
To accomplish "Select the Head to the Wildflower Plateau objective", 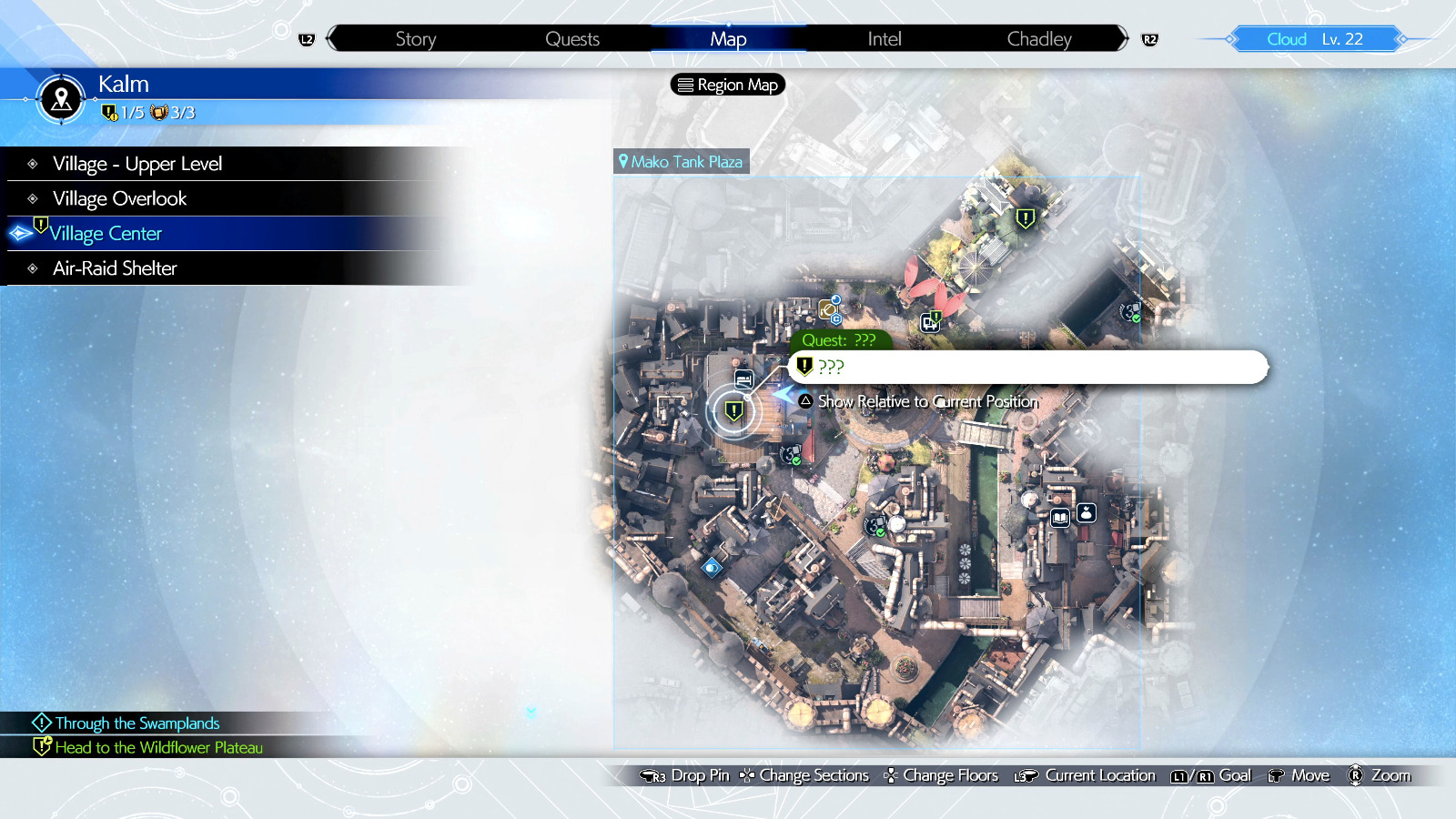I will [x=161, y=747].
